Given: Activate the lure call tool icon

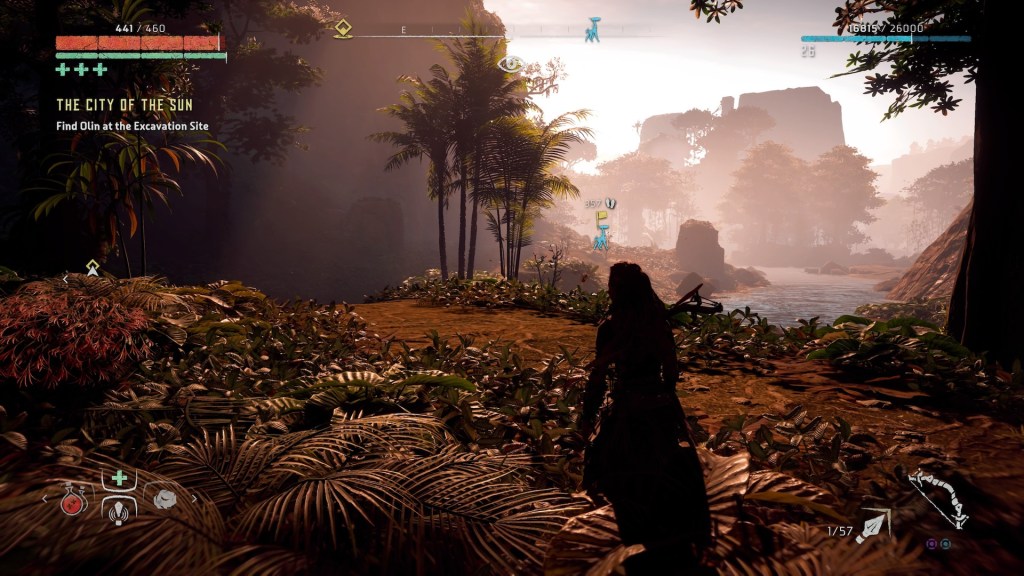Looking at the screenshot, I should click(119, 509).
